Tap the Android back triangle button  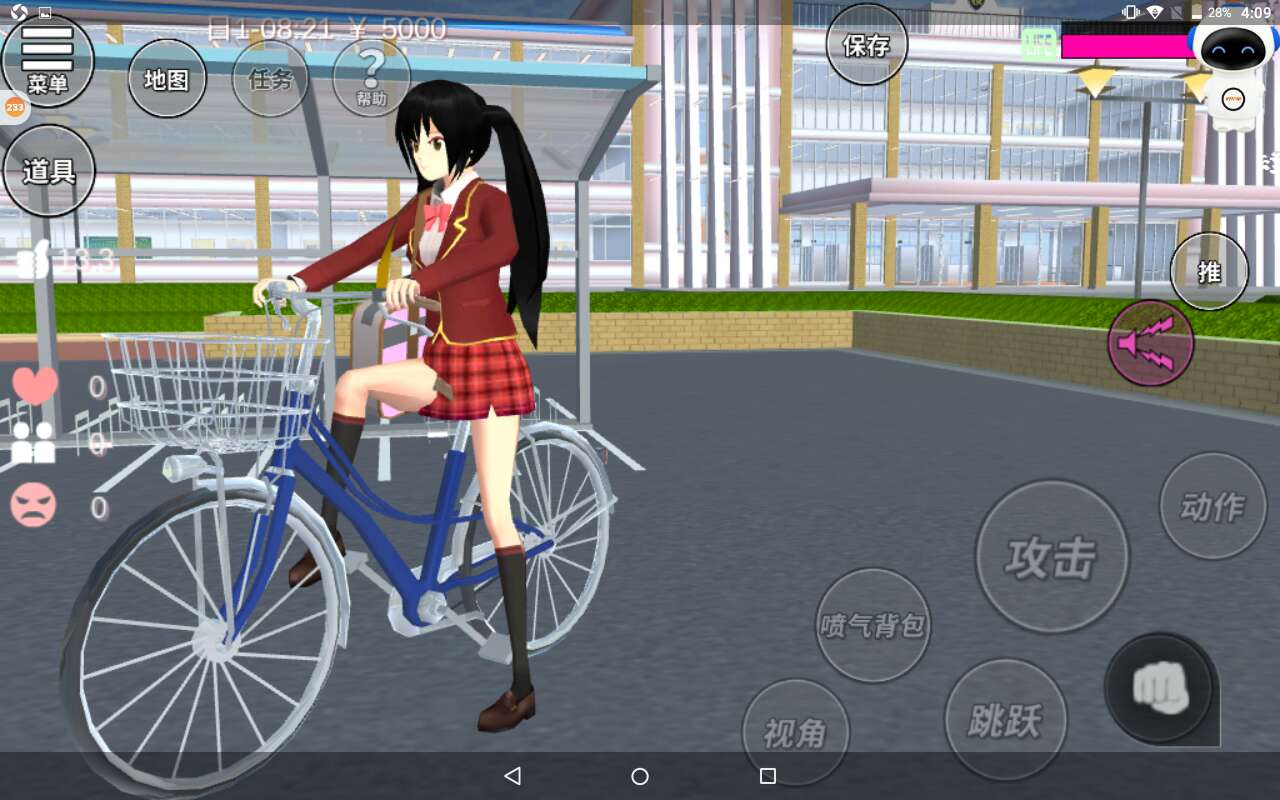(x=513, y=776)
